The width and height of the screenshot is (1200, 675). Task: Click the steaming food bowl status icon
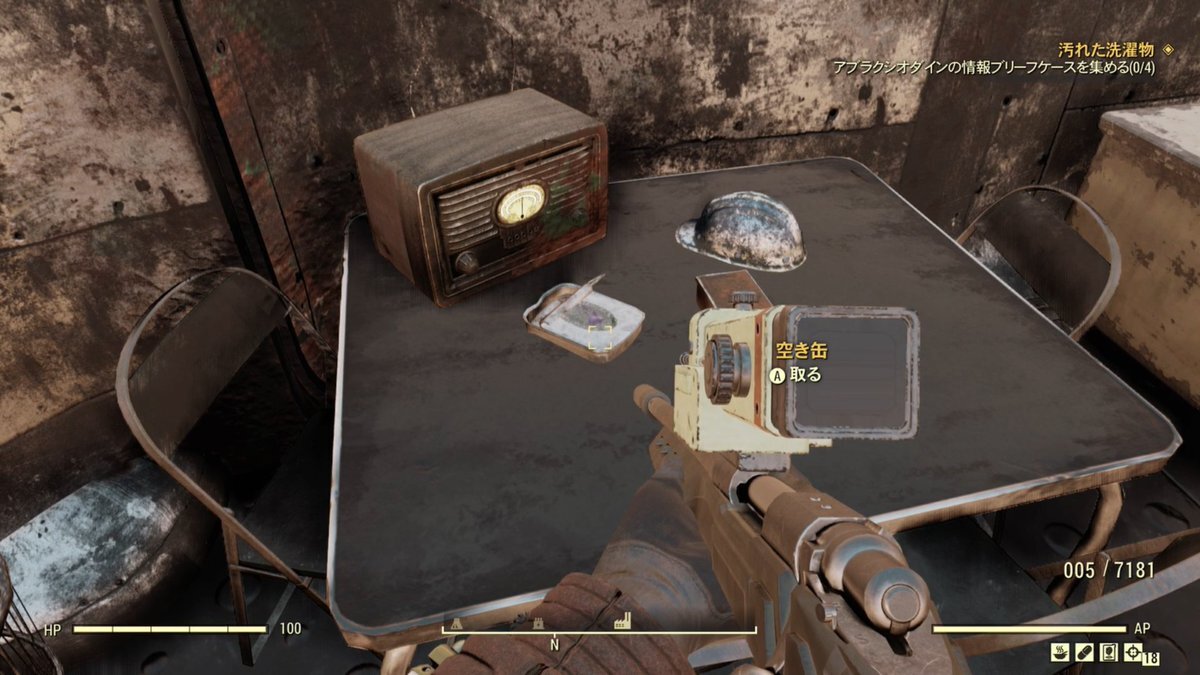tap(1062, 653)
